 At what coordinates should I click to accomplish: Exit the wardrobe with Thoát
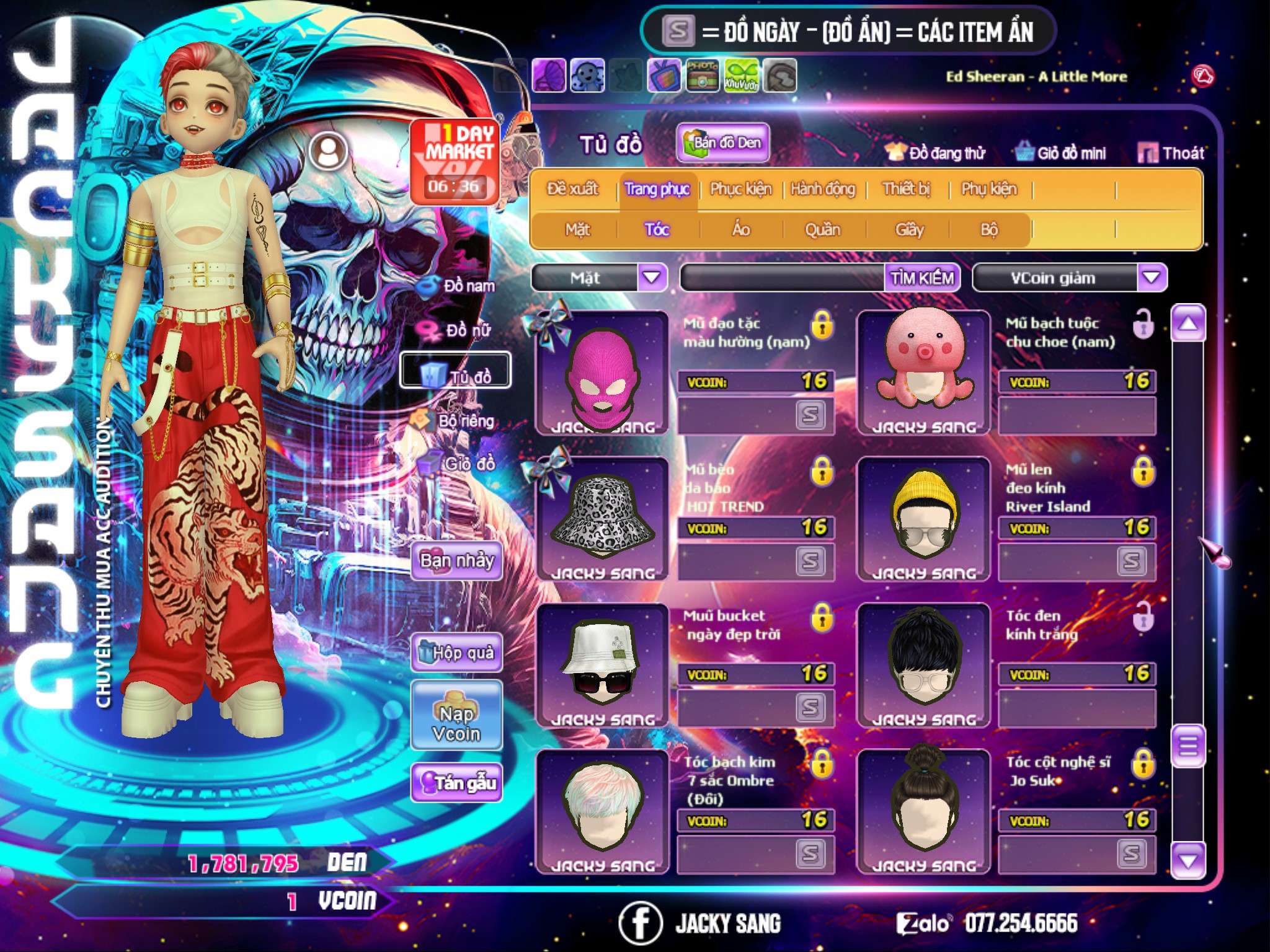1171,153
